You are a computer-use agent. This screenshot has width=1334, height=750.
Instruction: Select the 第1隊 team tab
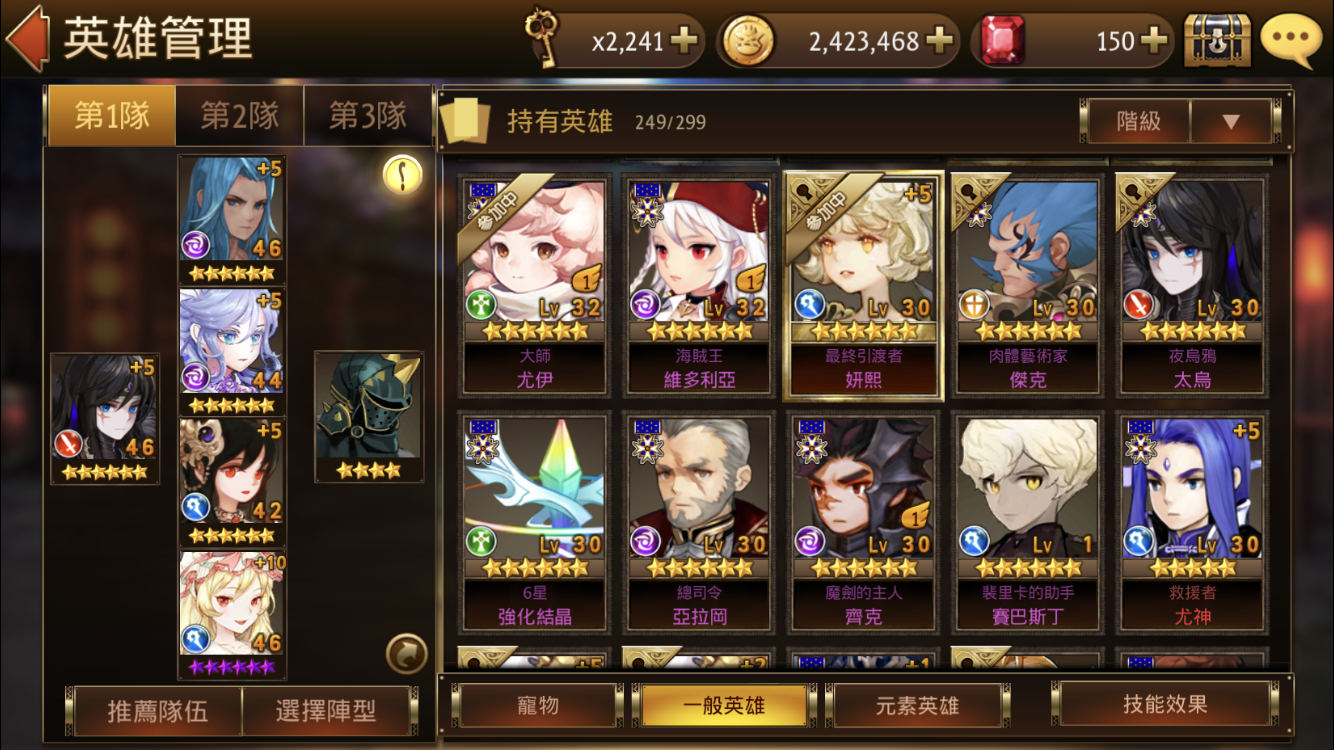click(x=111, y=116)
